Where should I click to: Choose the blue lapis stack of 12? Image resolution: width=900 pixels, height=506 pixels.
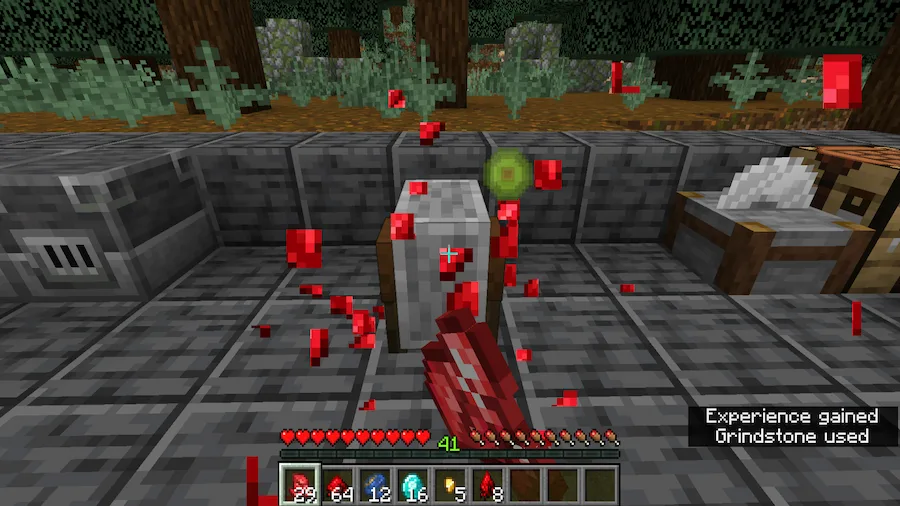375,485
